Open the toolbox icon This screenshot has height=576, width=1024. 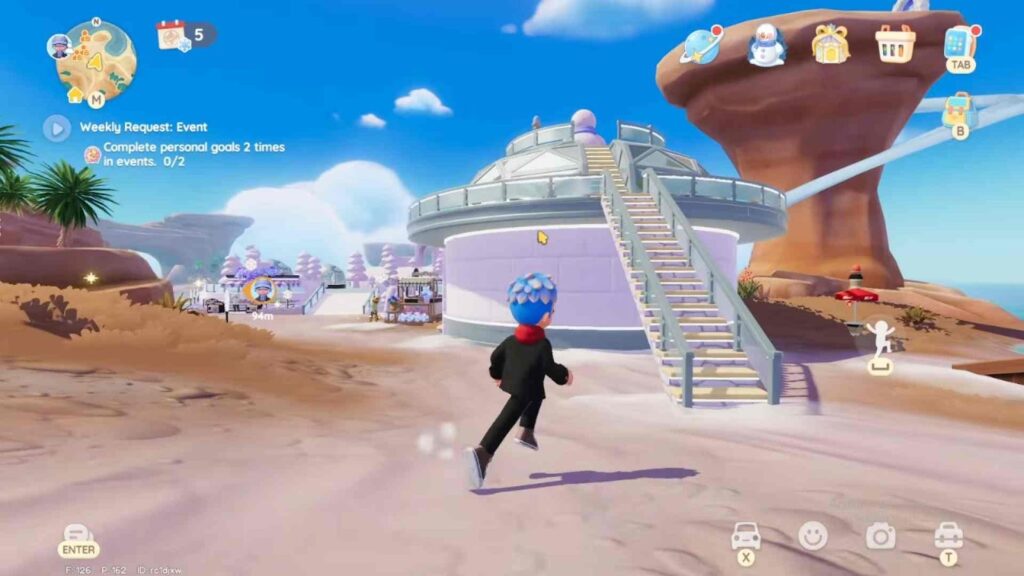pyautogui.click(x=948, y=534)
